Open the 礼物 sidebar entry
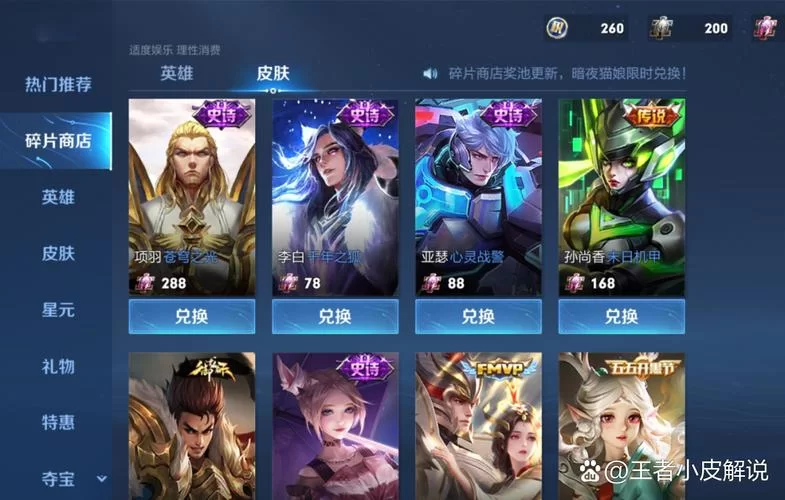785x500 pixels. [x=58, y=366]
